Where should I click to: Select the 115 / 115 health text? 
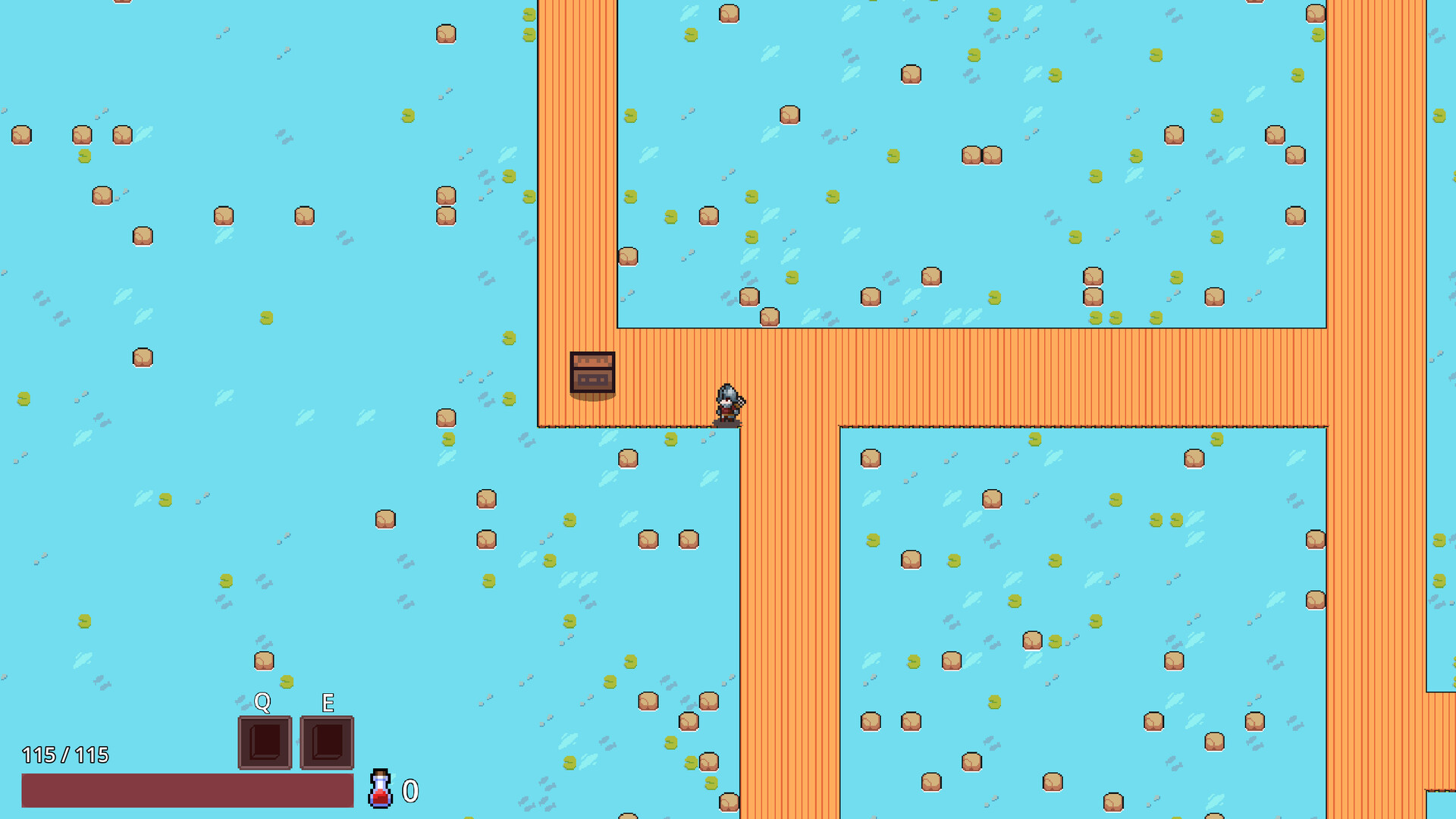tap(67, 755)
